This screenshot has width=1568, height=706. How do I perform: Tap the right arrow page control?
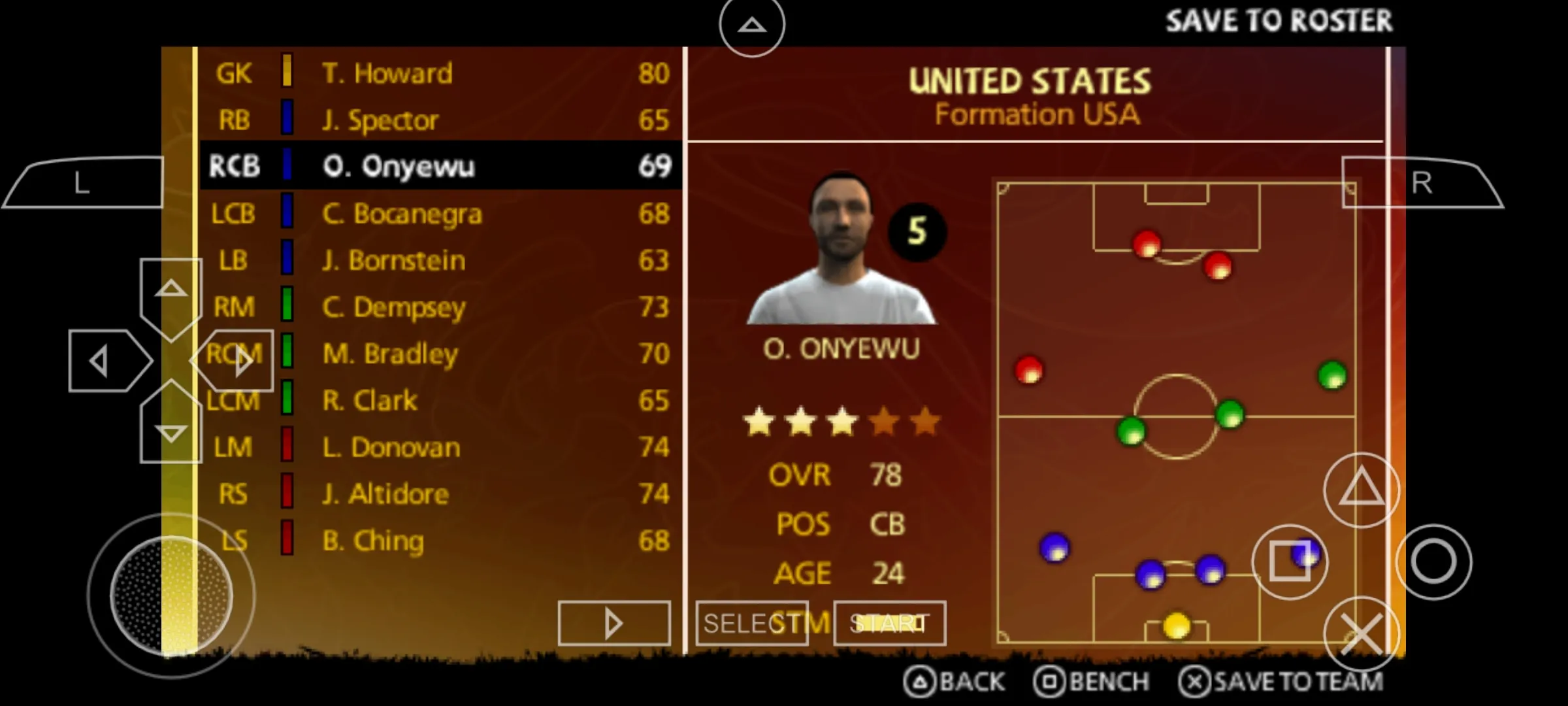tap(613, 622)
